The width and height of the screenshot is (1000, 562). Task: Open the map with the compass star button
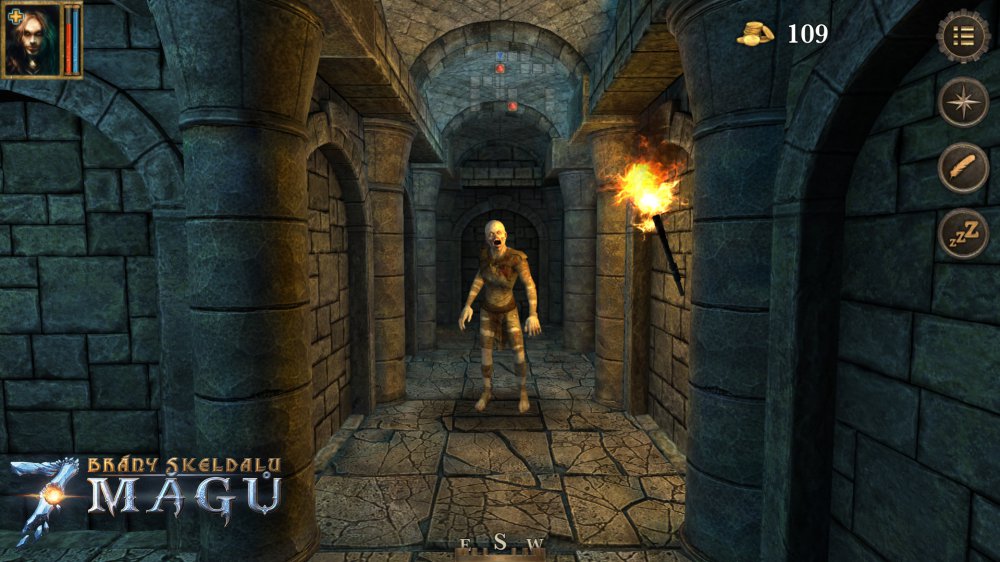963,101
